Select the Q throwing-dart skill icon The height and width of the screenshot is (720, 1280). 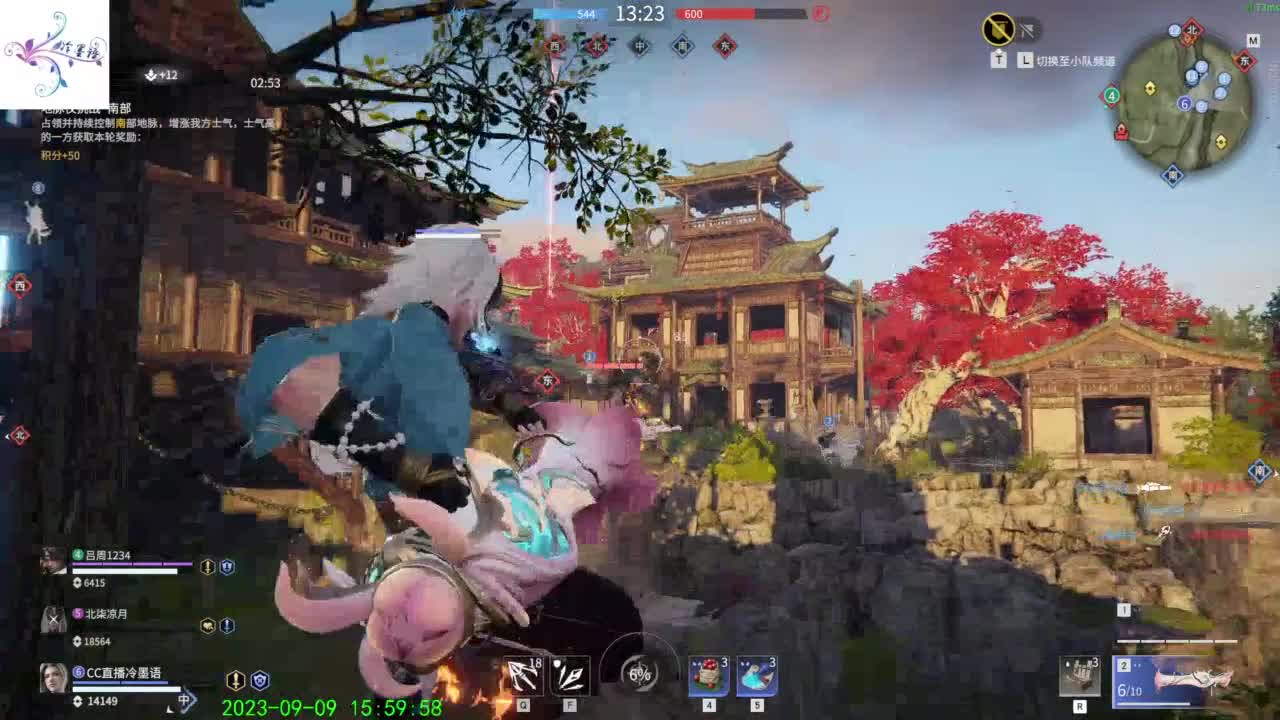pyautogui.click(x=524, y=676)
